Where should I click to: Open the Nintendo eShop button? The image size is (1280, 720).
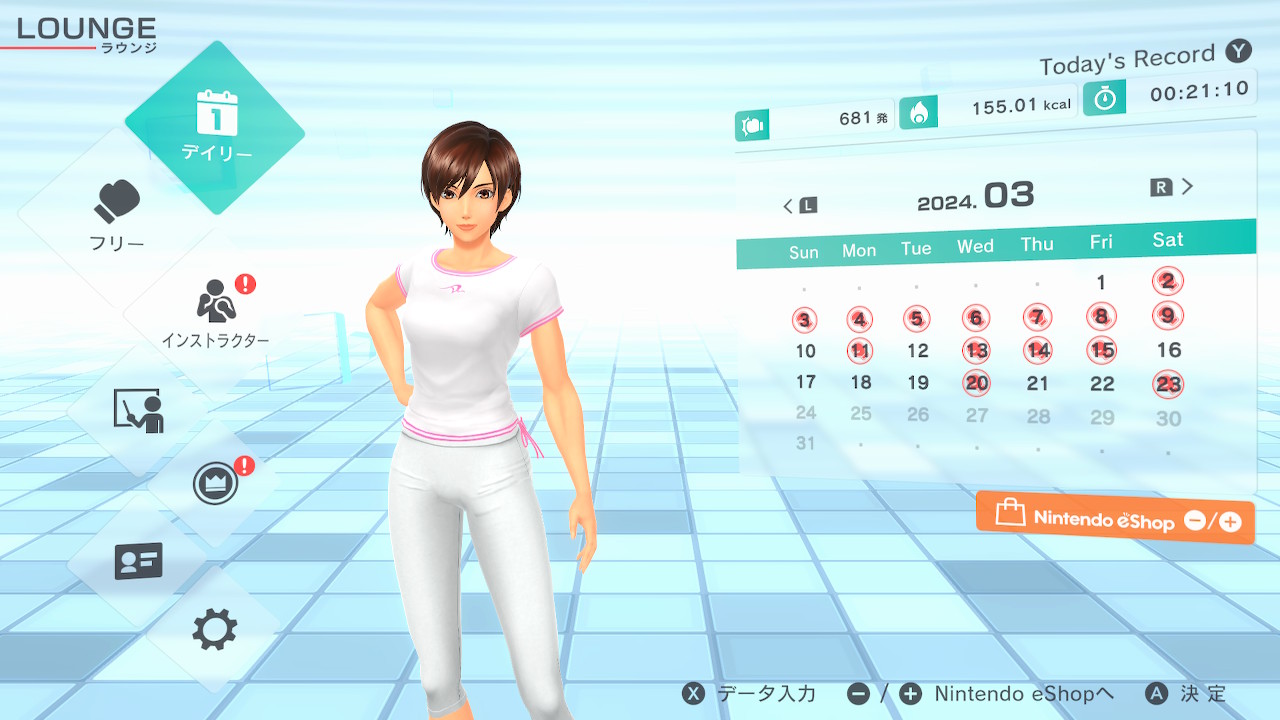[1115, 518]
